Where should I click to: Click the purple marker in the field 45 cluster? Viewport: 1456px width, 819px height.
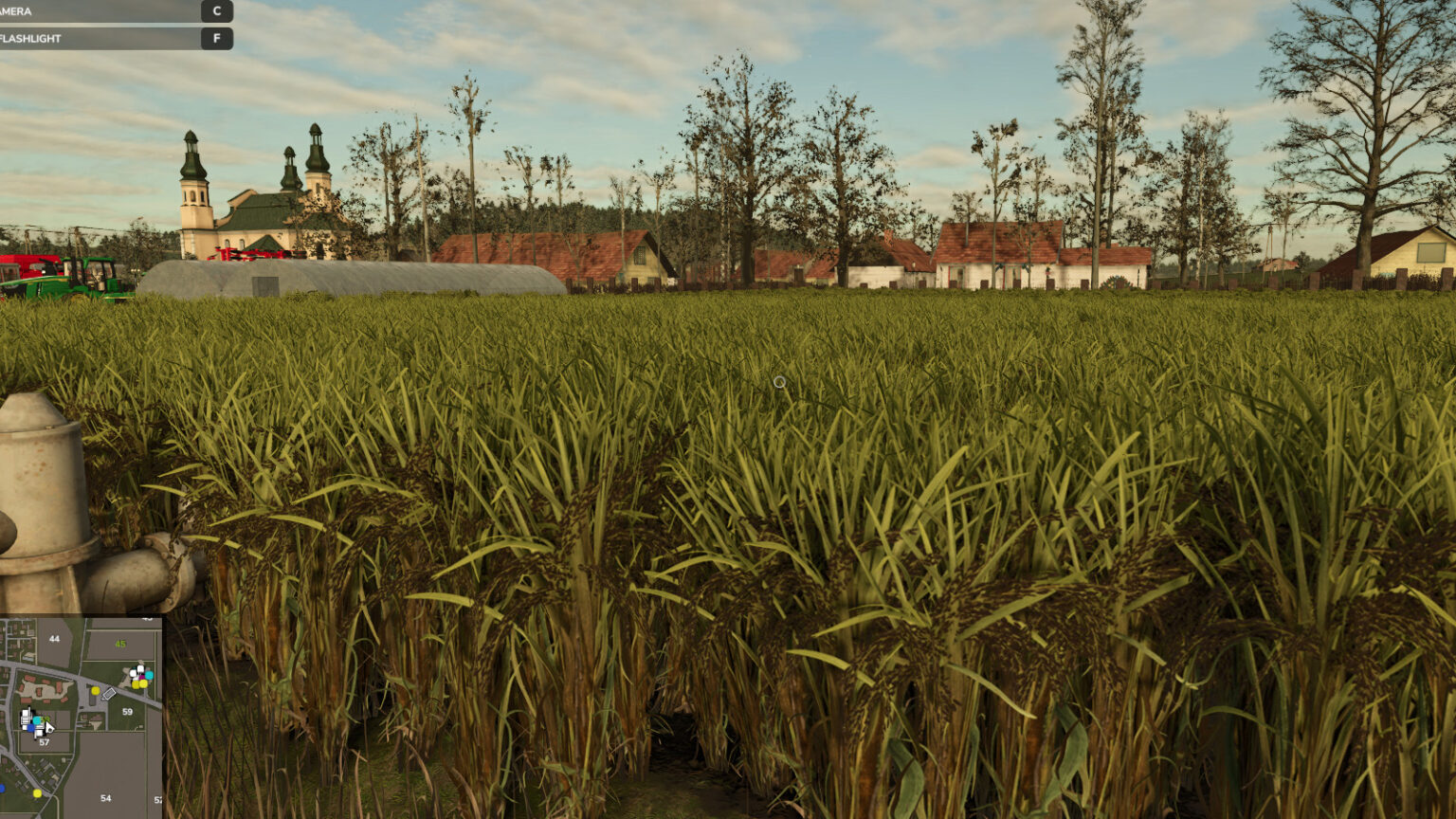pyautogui.click(x=142, y=677)
